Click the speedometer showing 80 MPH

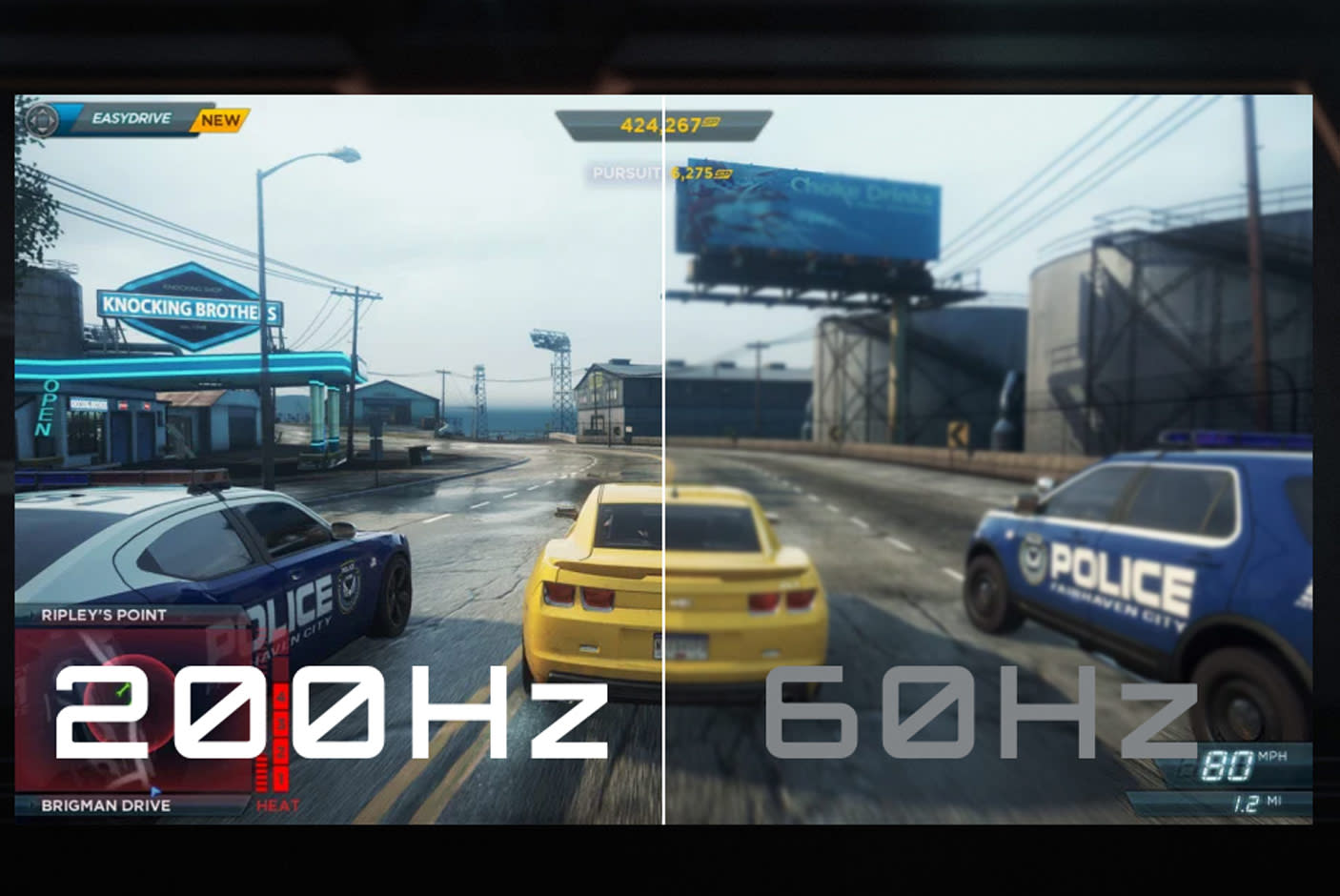coord(1229,763)
